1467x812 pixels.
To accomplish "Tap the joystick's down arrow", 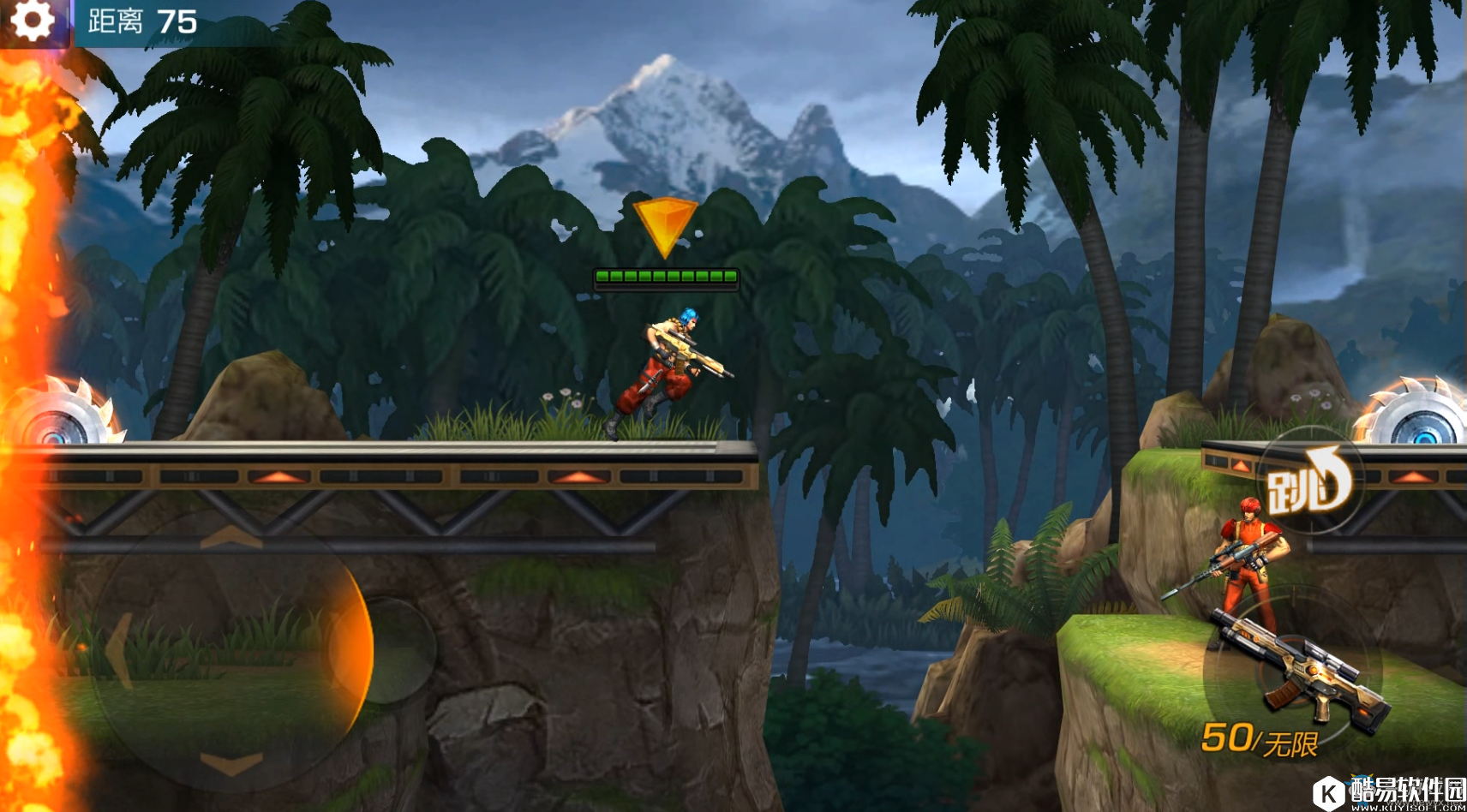I will (x=231, y=761).
